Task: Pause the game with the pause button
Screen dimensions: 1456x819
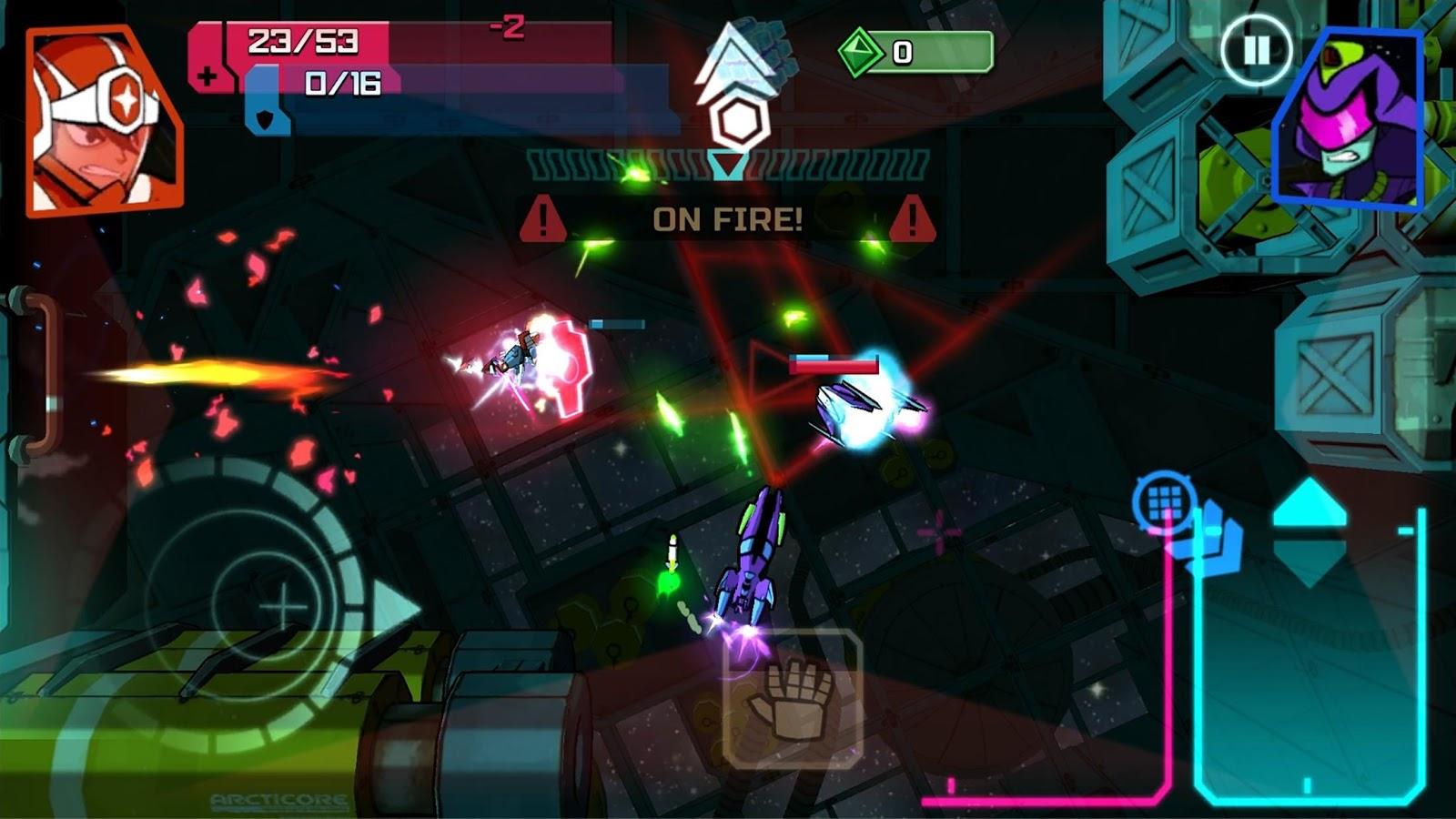Action: point(1256,50)
